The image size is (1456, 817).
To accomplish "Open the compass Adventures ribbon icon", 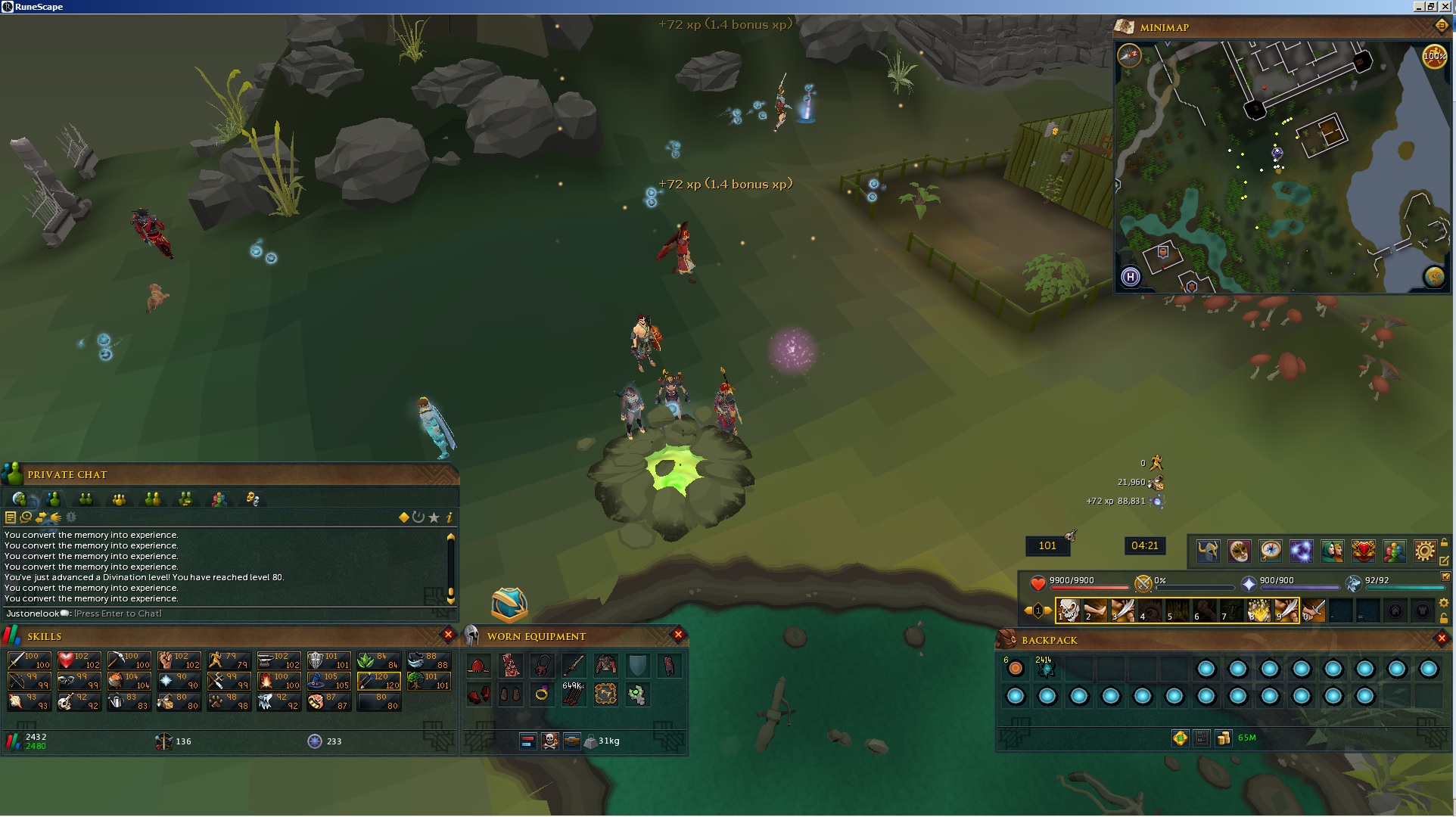I will click(1270, 551).
